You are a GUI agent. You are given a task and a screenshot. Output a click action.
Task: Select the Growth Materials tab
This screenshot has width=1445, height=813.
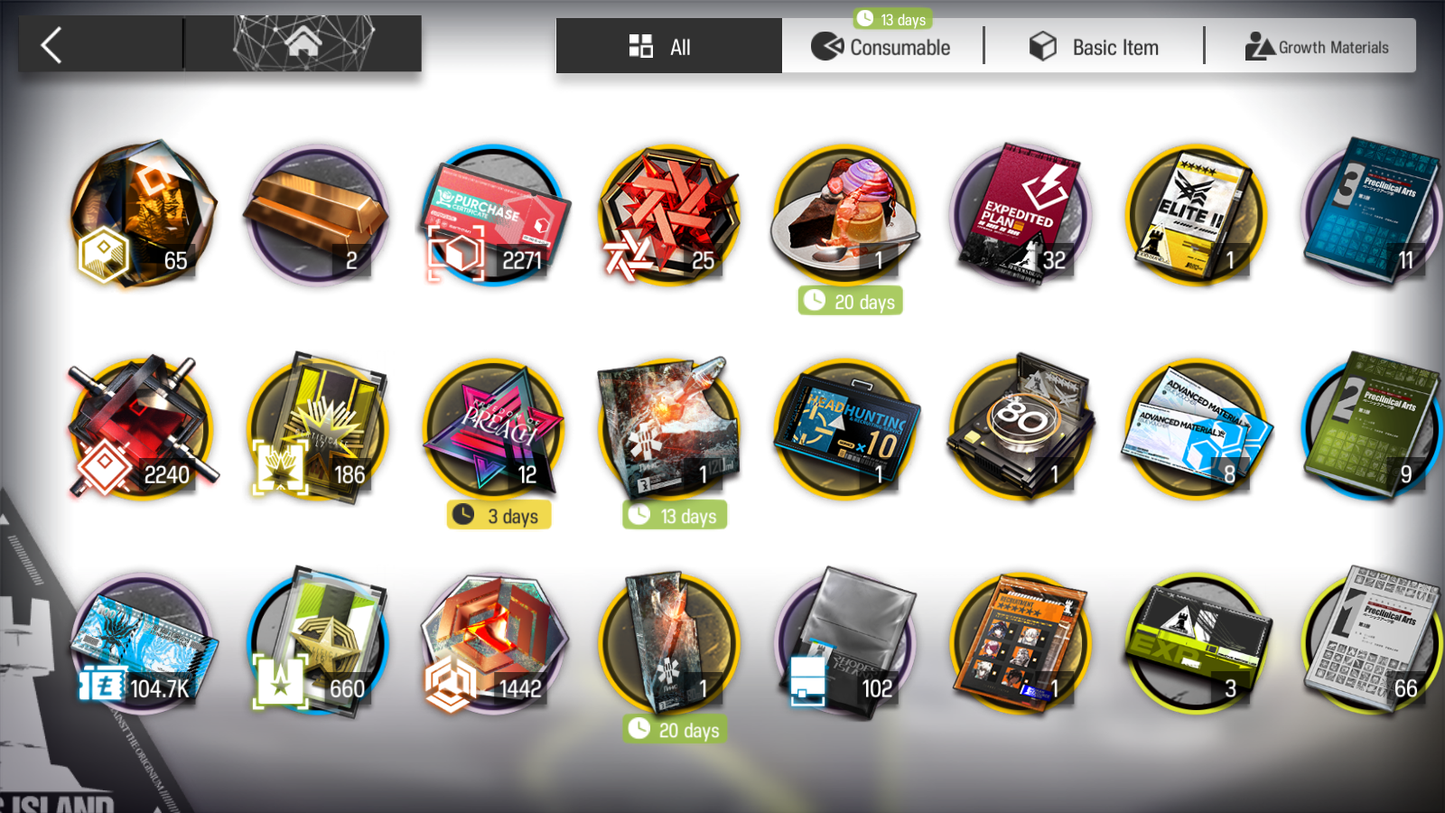(1316, 47)
